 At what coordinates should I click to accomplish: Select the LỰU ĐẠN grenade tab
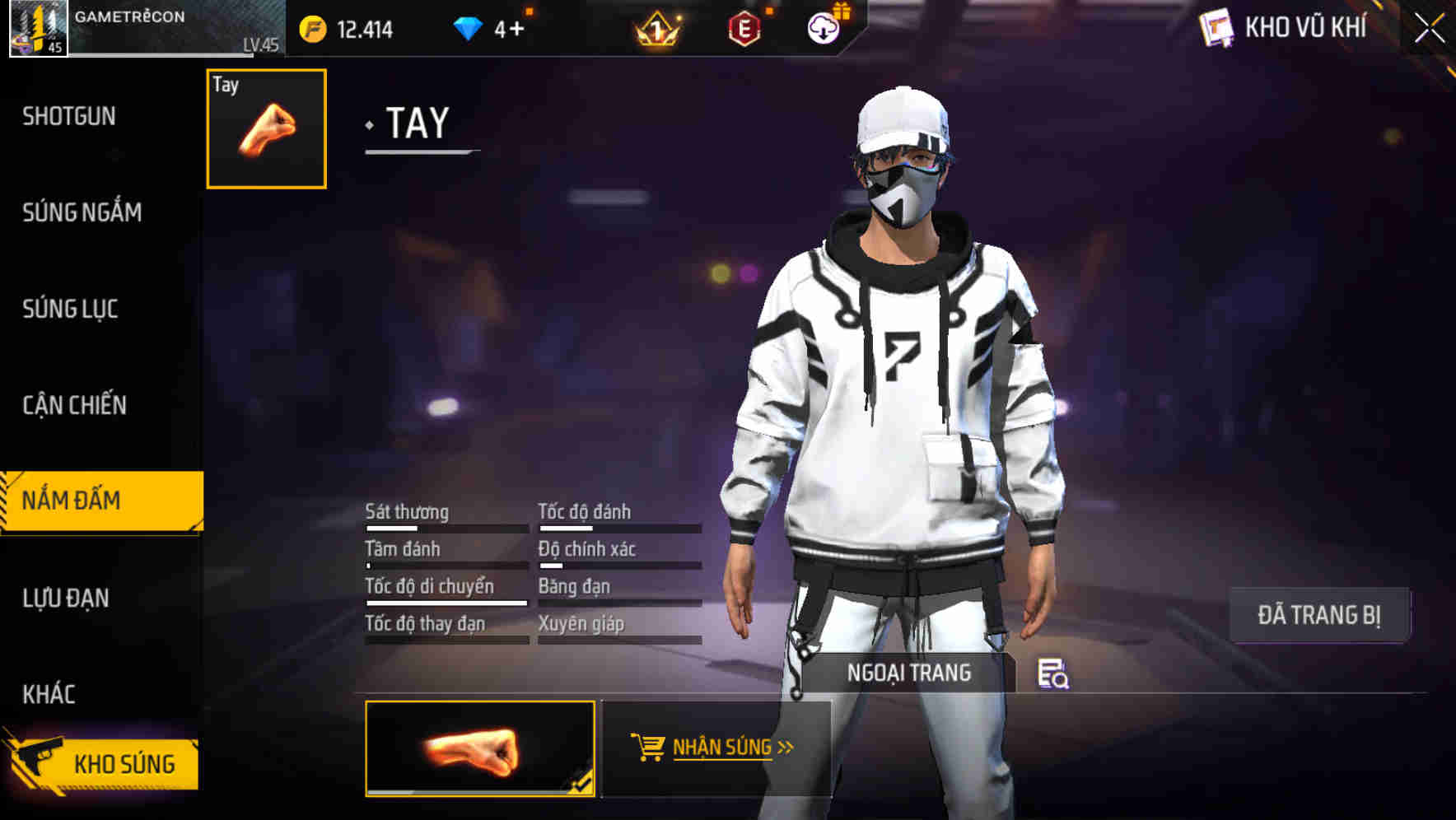point(66,599)
